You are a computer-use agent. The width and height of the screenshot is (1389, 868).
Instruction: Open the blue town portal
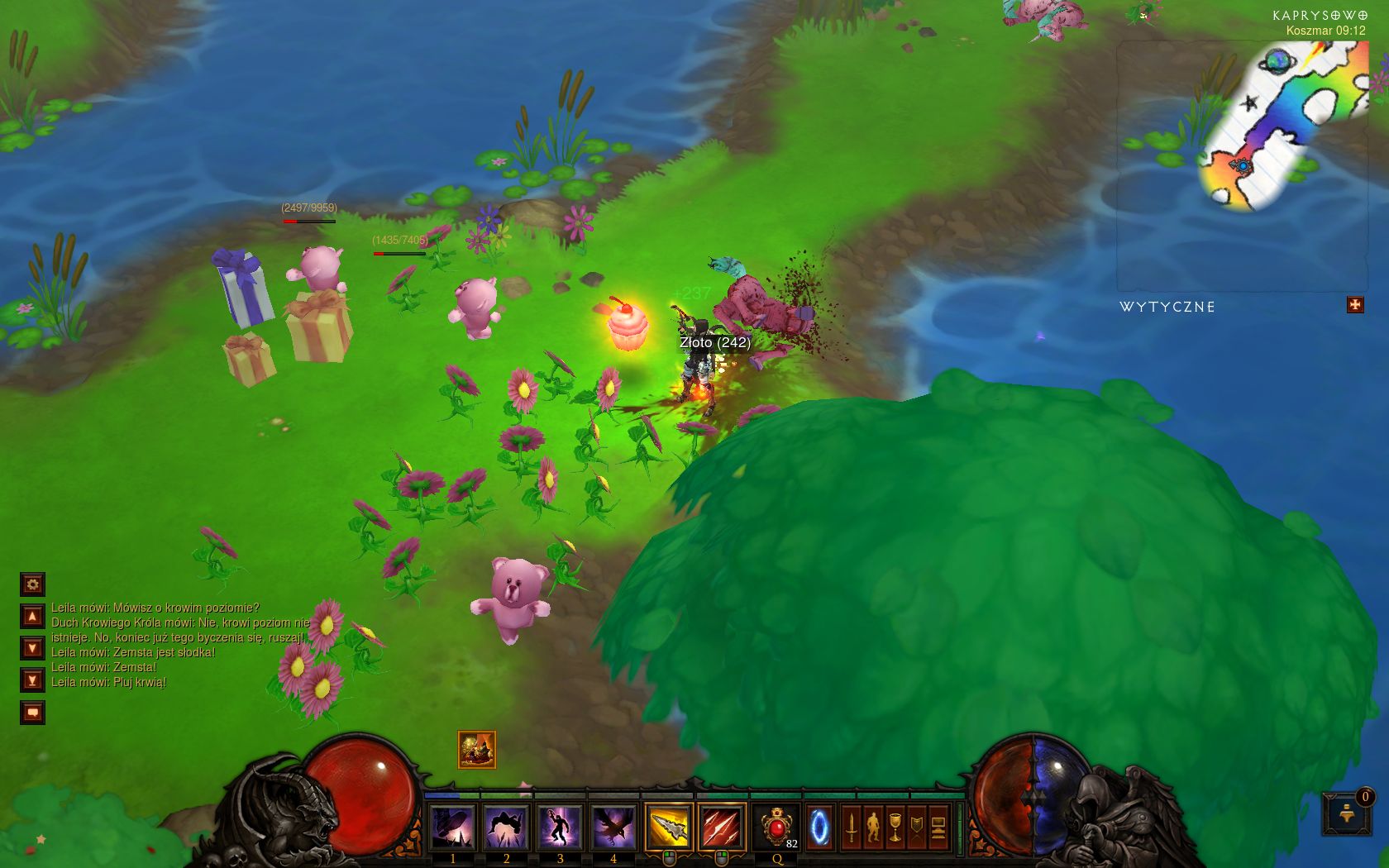tap(819, 827)
